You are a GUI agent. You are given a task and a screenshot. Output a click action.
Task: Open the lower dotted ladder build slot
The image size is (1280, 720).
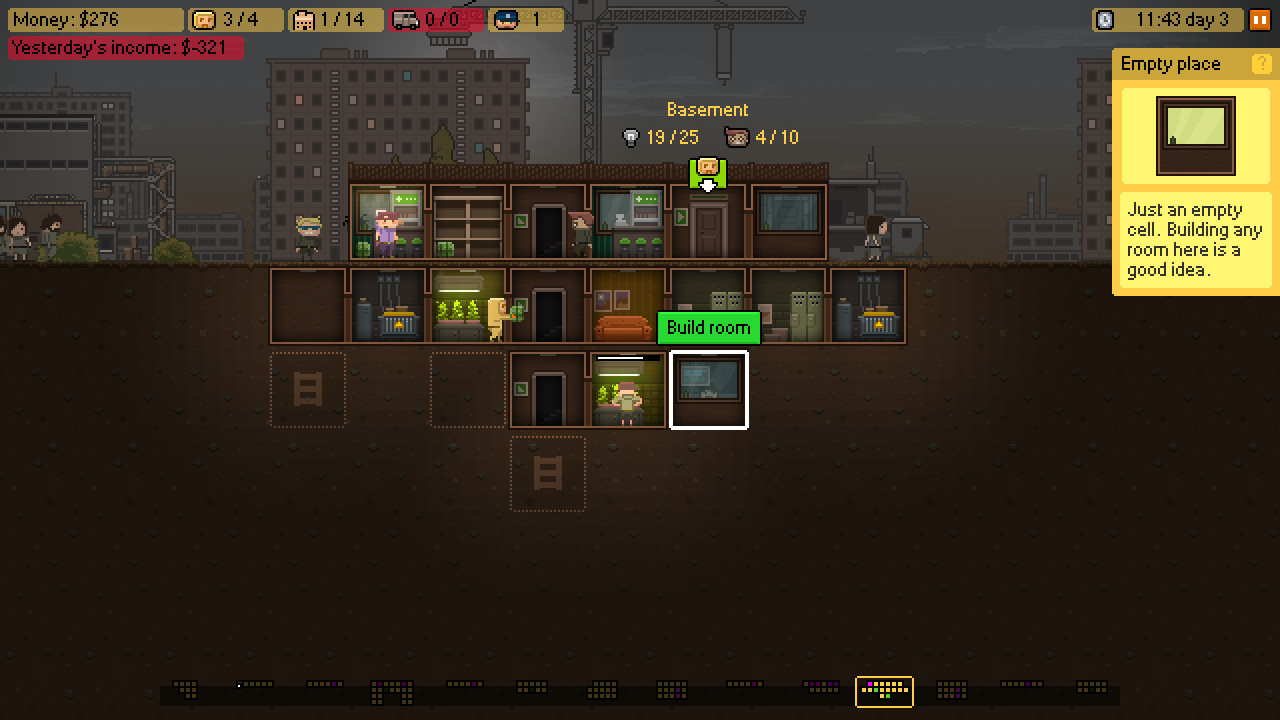[x=548, y=473]
